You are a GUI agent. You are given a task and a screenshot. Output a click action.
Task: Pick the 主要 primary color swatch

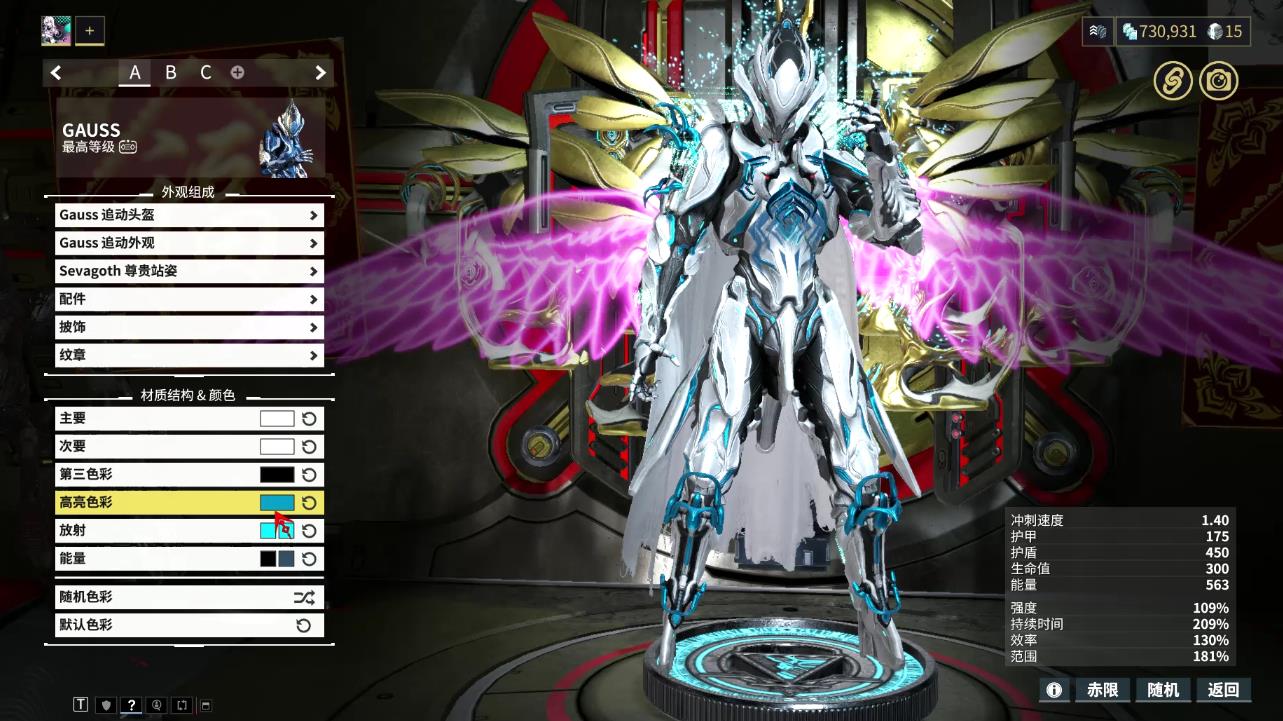(277, 419)
